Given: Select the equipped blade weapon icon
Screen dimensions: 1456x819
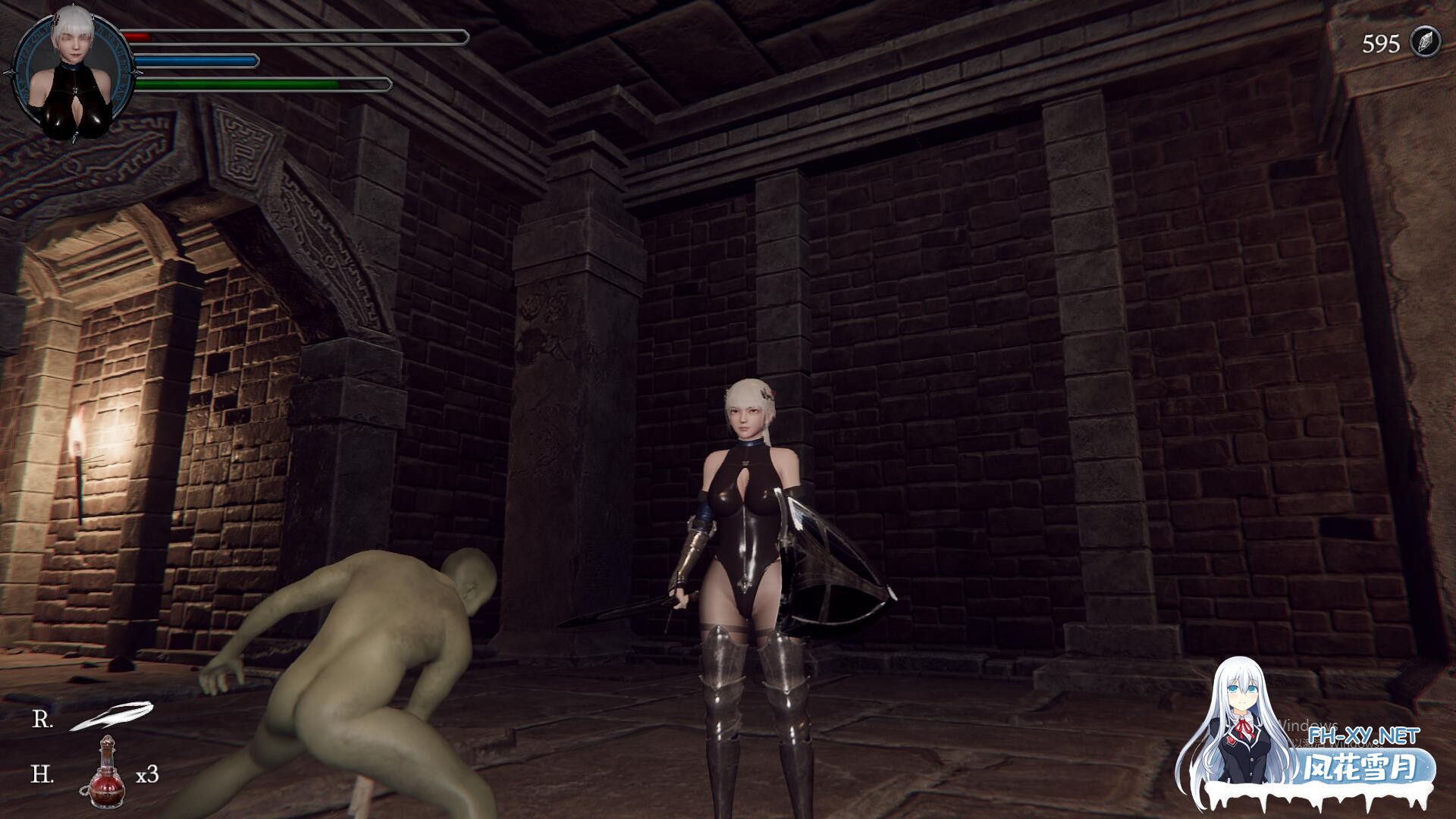Looking at the screenshot, I should (111, 717).
